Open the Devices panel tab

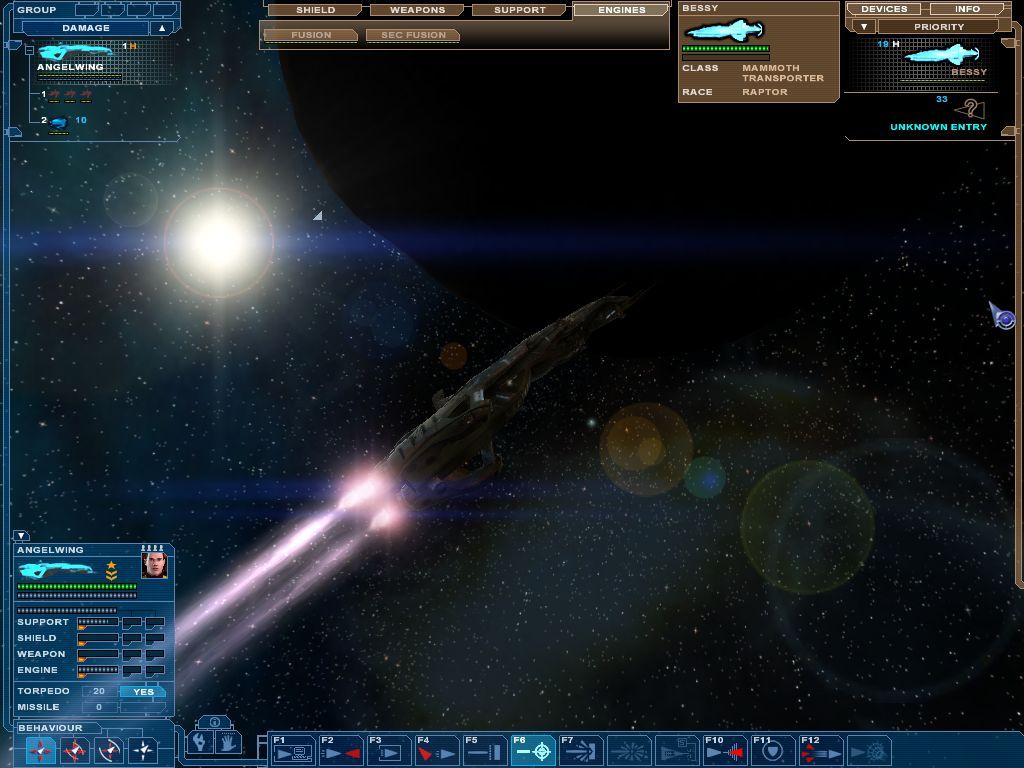tap(883, 9)
